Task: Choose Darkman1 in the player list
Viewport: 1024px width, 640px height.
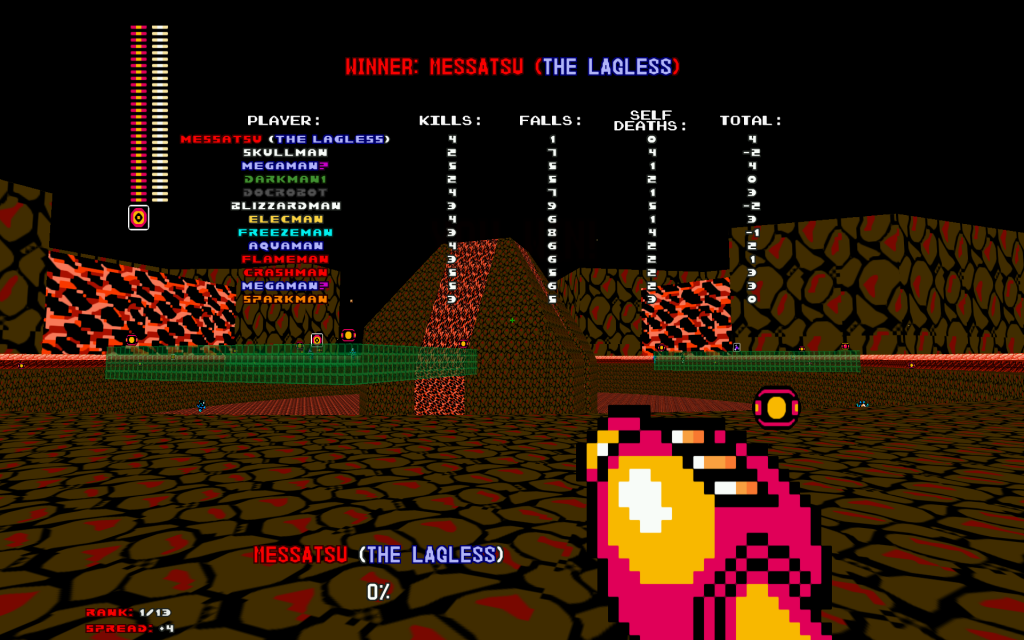Action: point(285,179)
